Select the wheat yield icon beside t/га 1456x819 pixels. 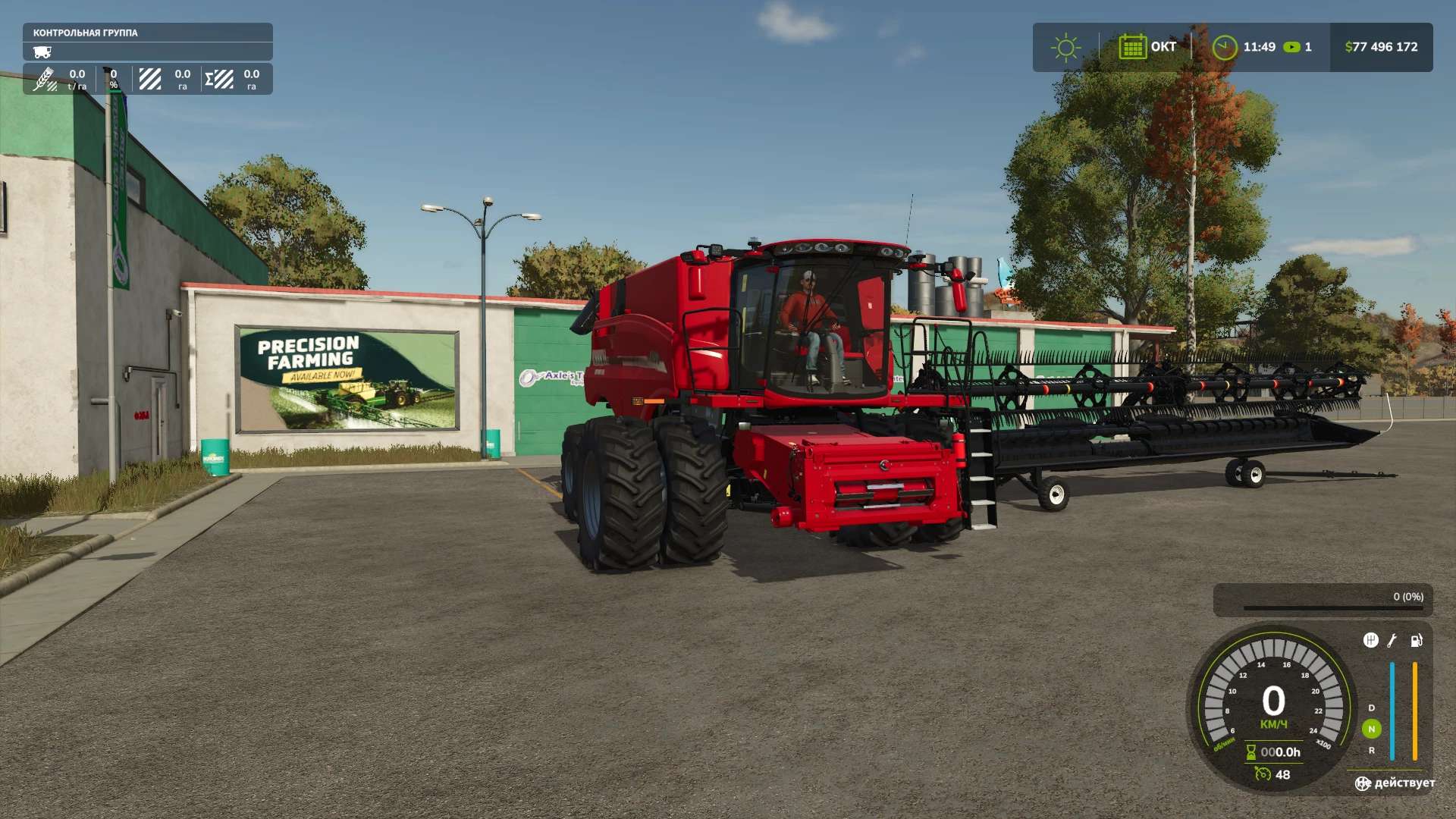[45, 78]
